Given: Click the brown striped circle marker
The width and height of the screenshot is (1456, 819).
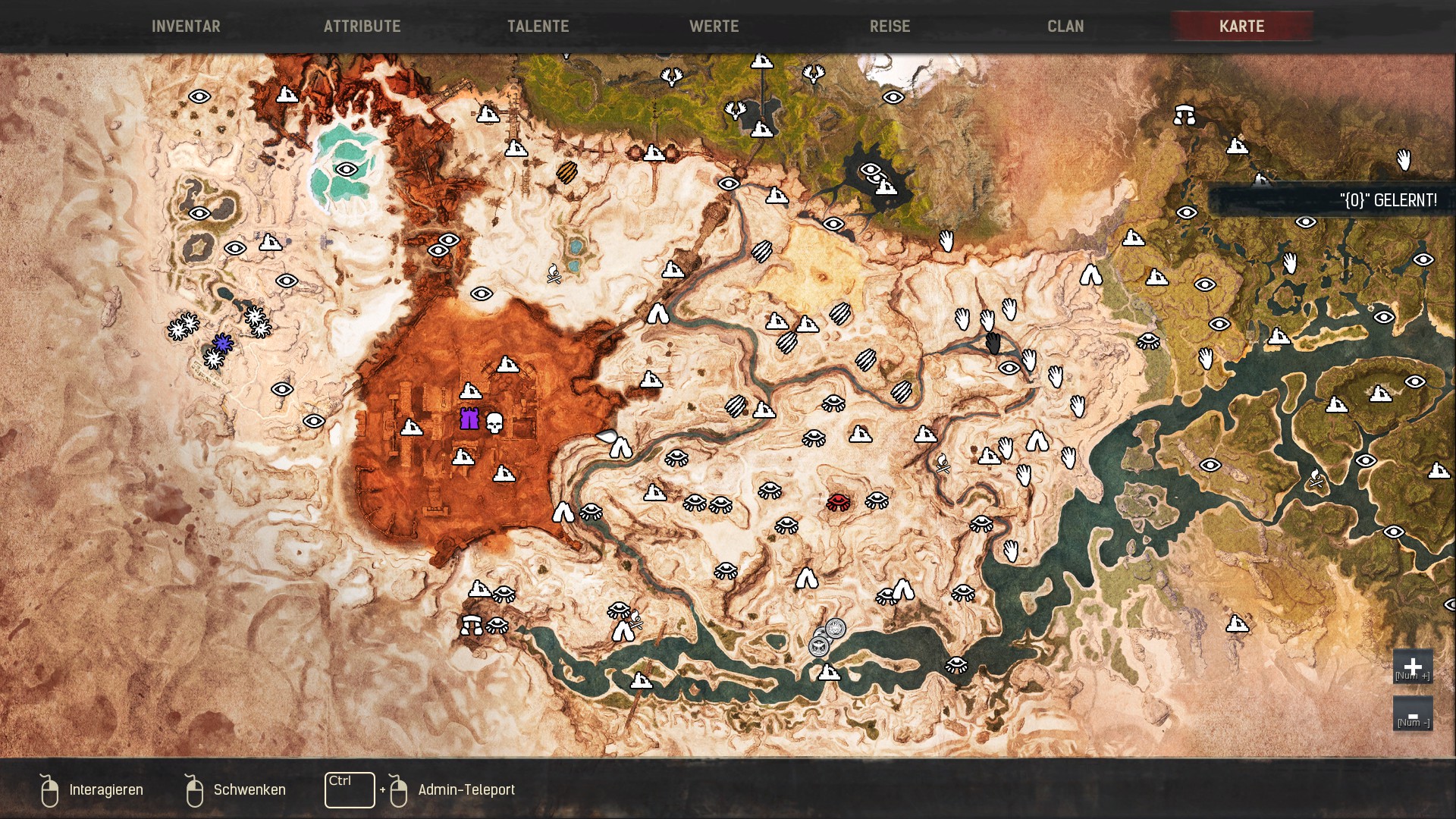Looking at the screenshot, I should coord(566,173).
